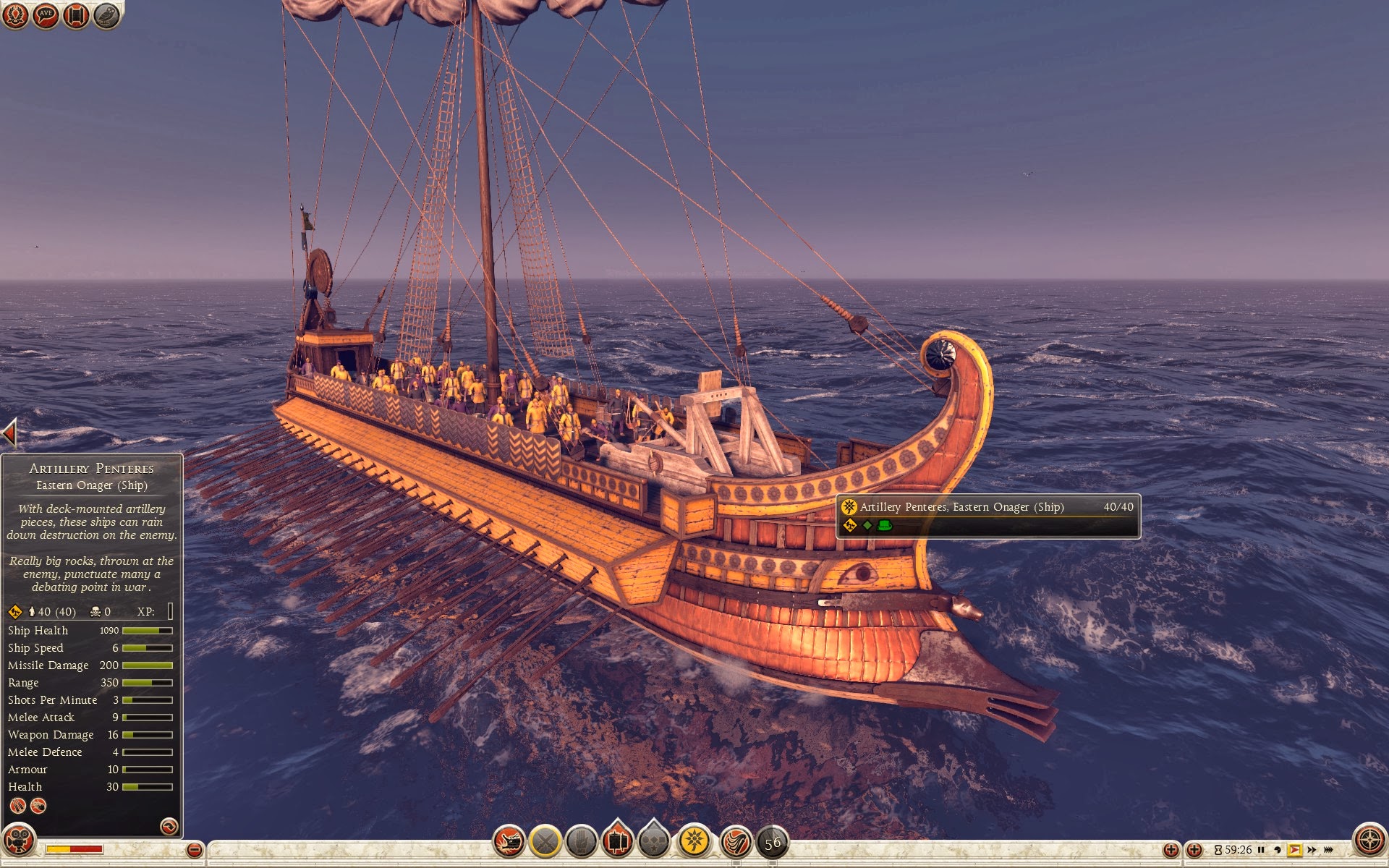Pause the battle

point(1261,850)
